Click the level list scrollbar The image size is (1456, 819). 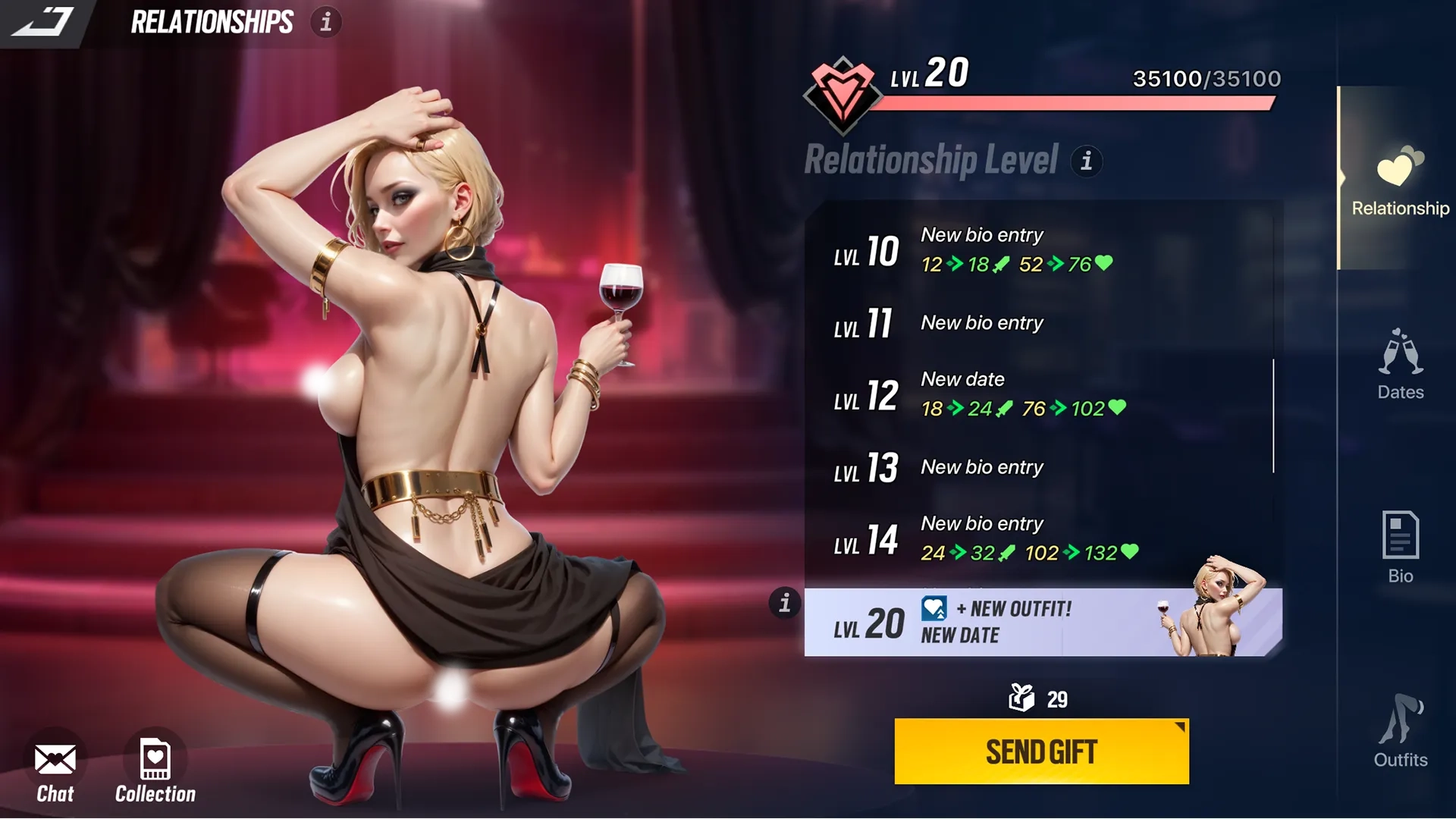coord(1273,416)
